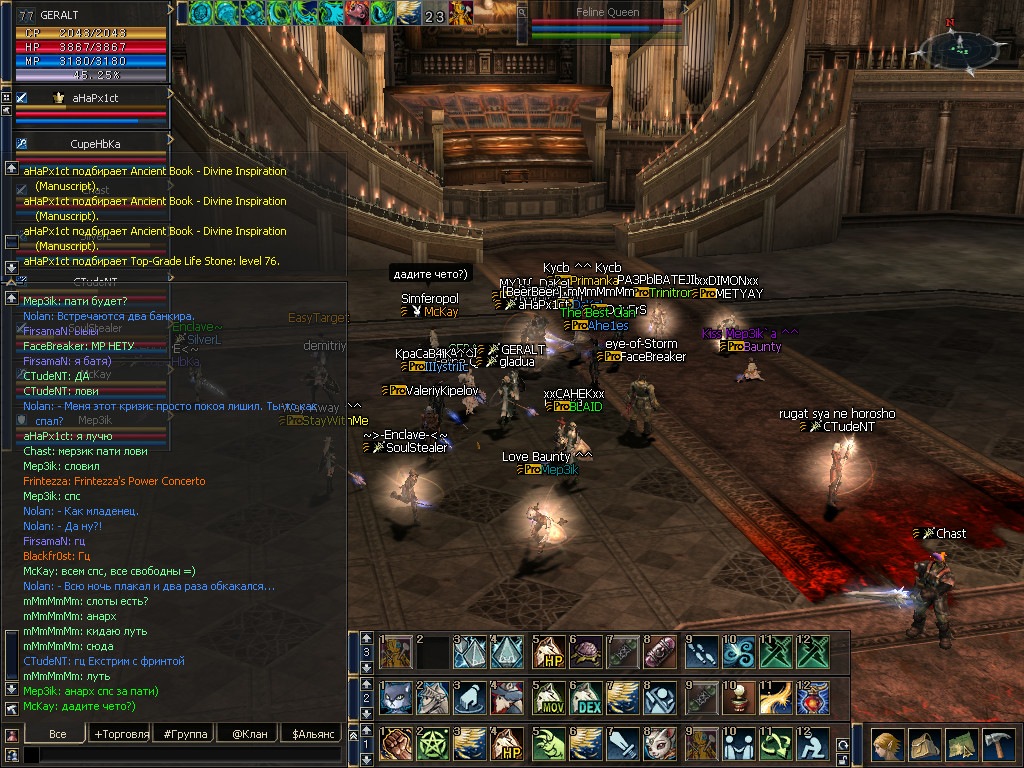
Task: Open the inventory bag icon
Action: [922, 745]
